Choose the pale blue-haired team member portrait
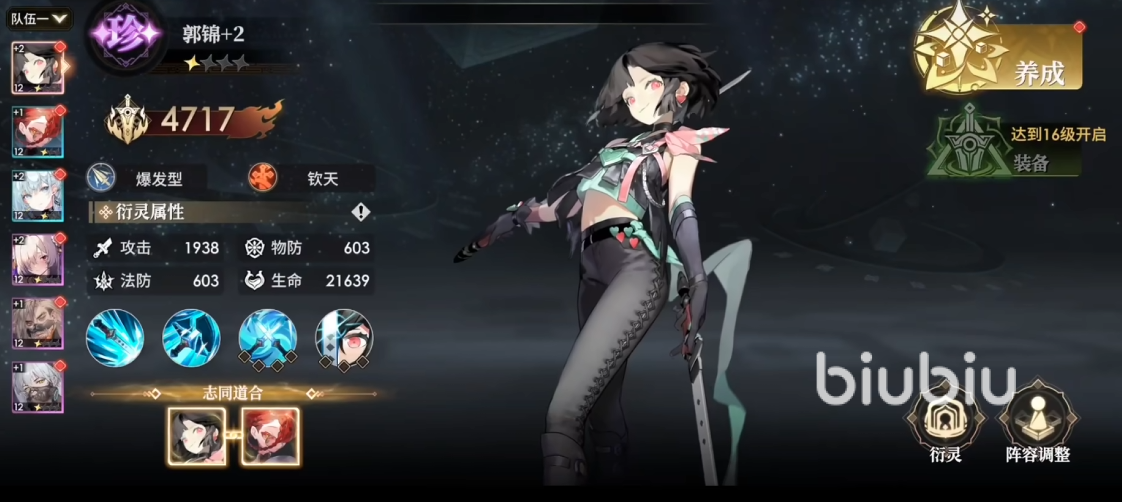Screen dimensions: 1122x502 coord(38,197)
